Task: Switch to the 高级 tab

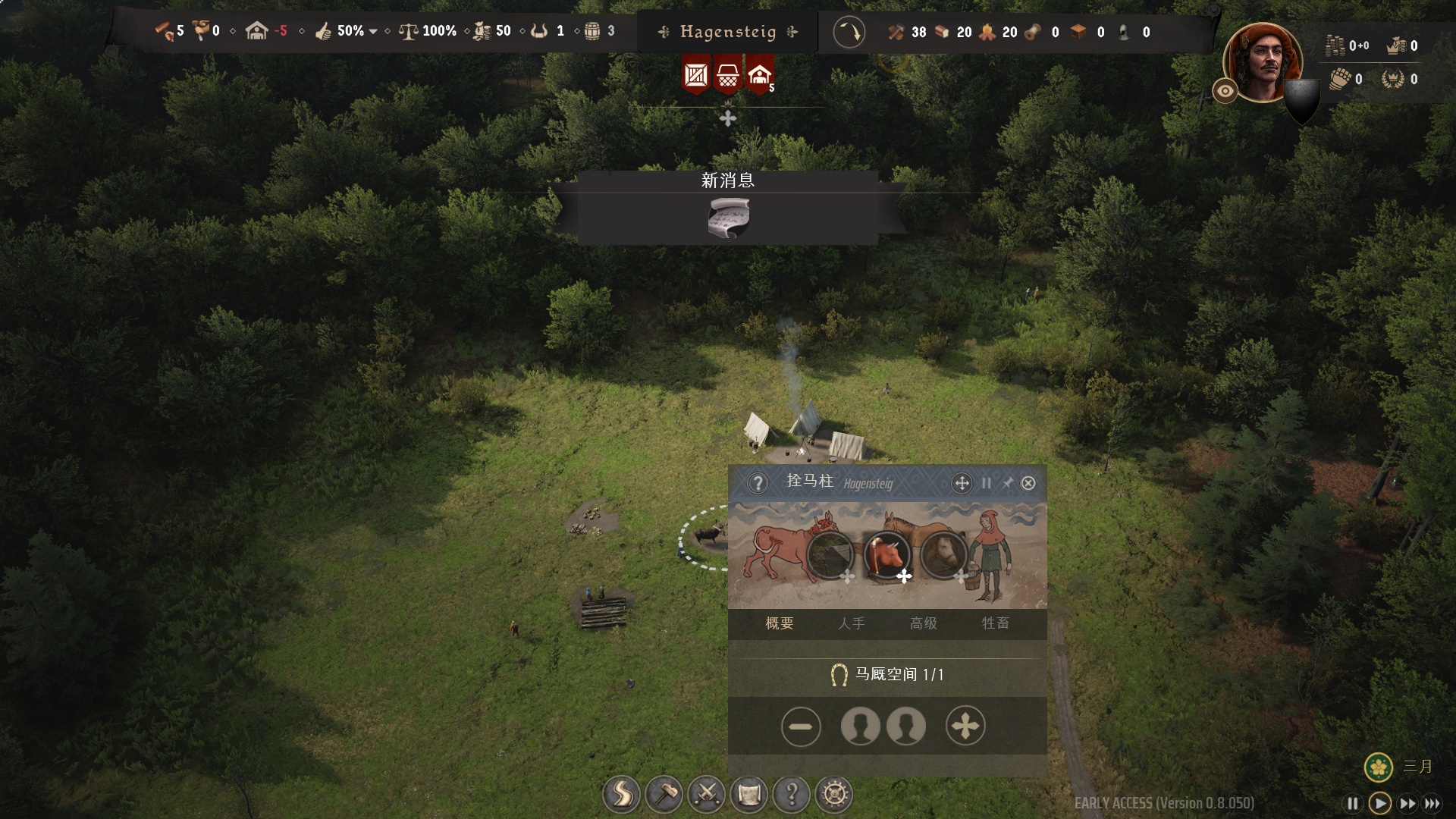Action: (923, 623)
